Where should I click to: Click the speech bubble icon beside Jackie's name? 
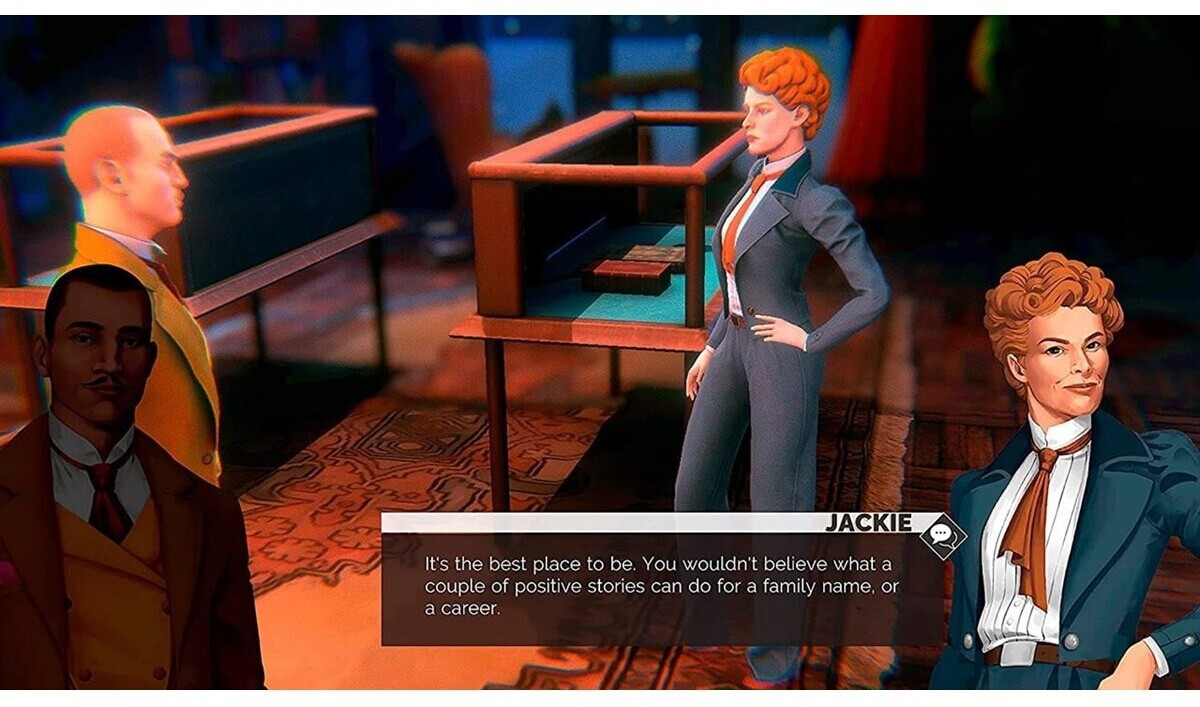(x=942, y=536)
